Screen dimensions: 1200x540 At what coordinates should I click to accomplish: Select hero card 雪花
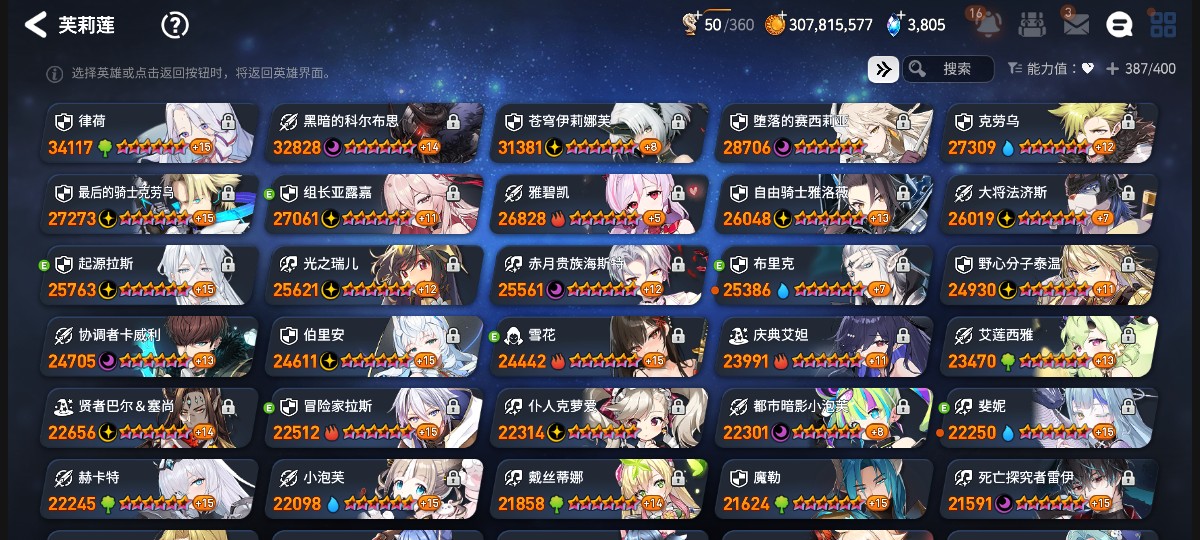tap(598, 347)
